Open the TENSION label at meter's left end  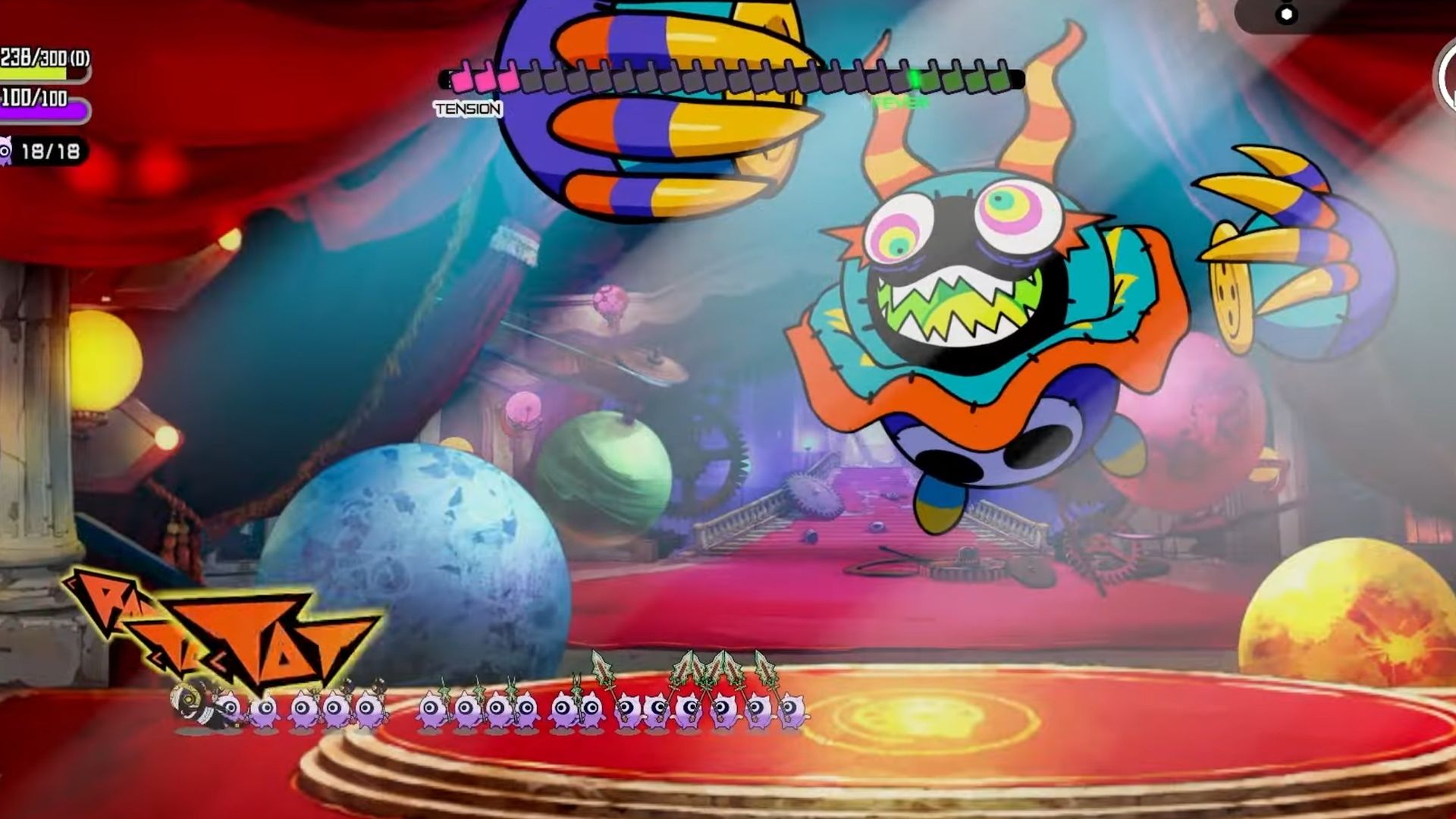click(468, 110)
